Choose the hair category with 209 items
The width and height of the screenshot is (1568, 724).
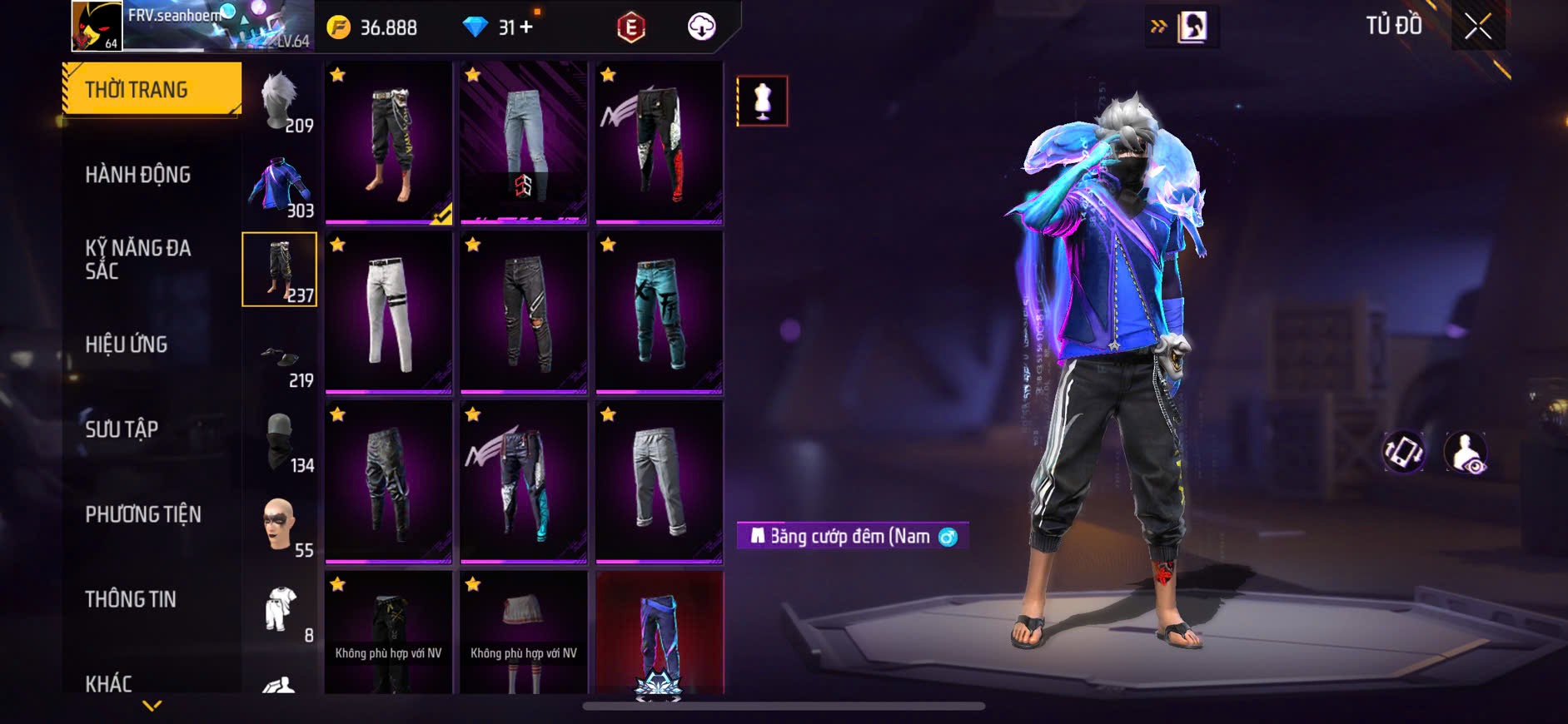[x=281, y=101]
